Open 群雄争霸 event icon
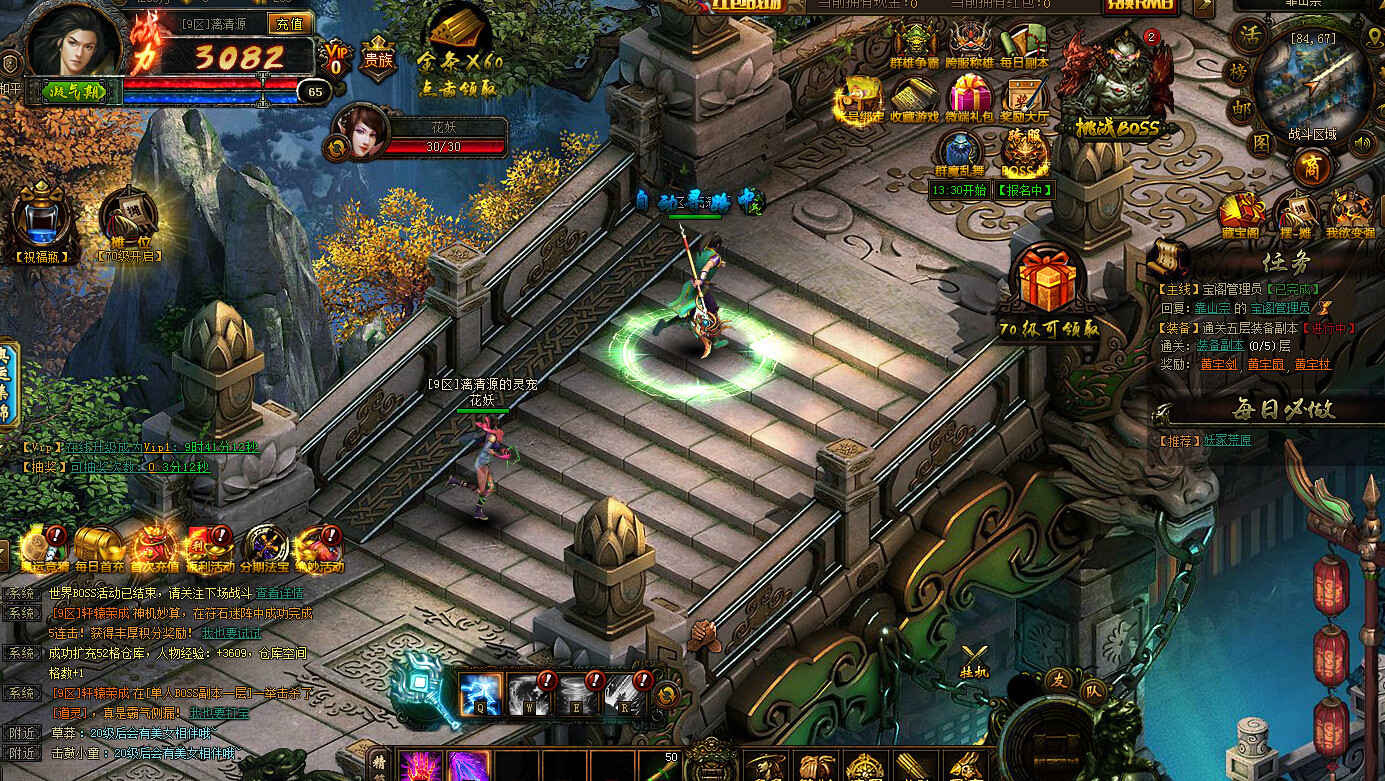The image size is (1385, 781). 913,43
